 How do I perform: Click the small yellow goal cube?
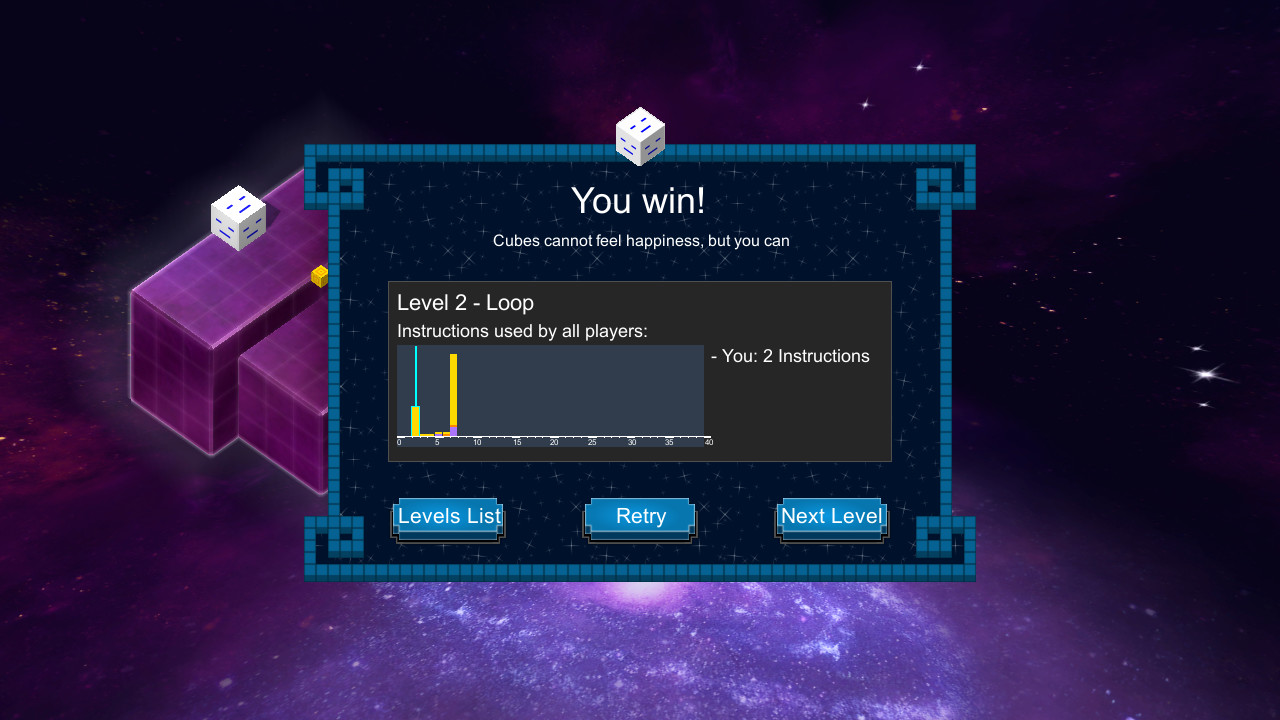tap(318, 276)
